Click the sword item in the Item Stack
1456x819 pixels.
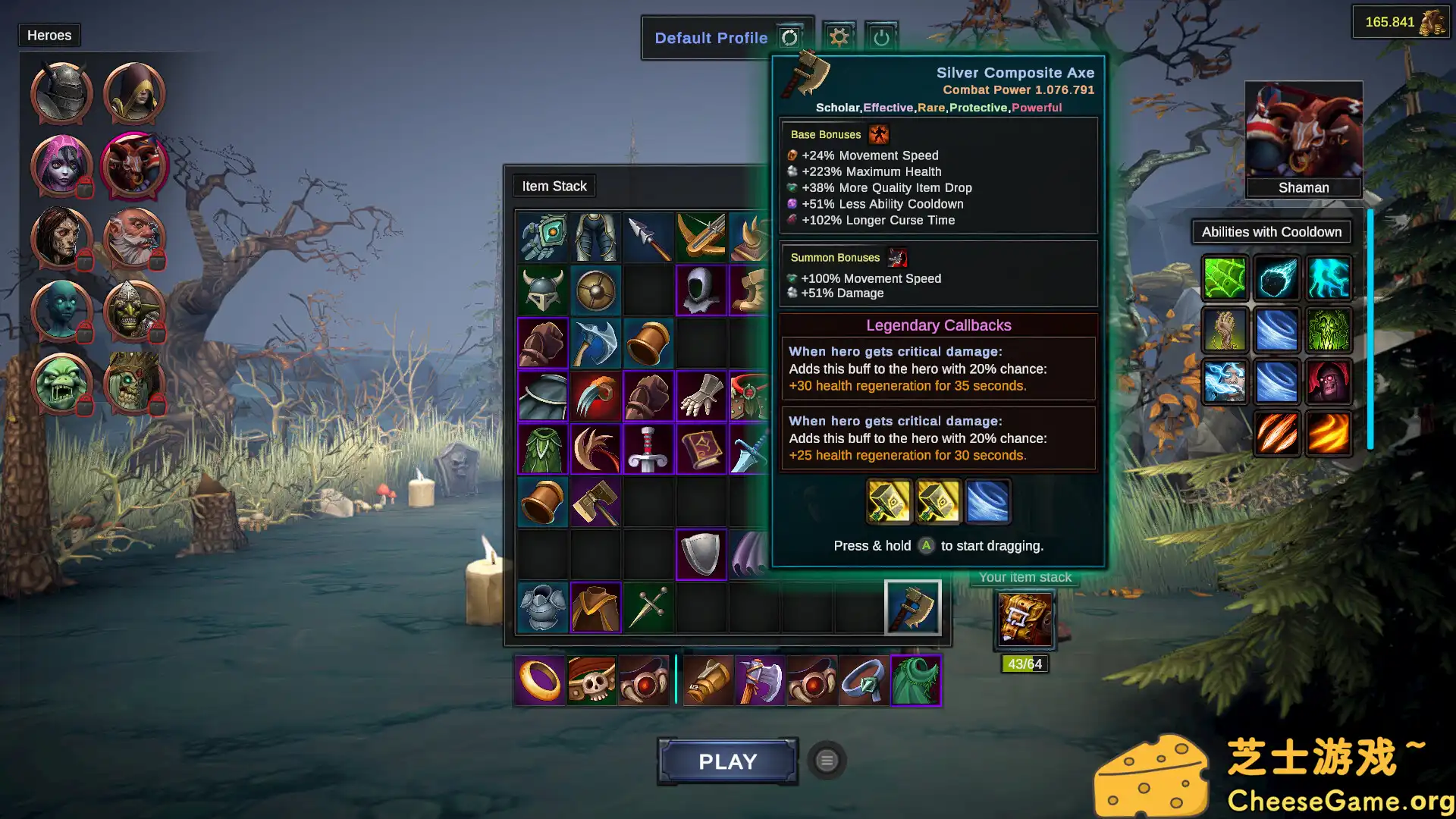pos(648,448)
